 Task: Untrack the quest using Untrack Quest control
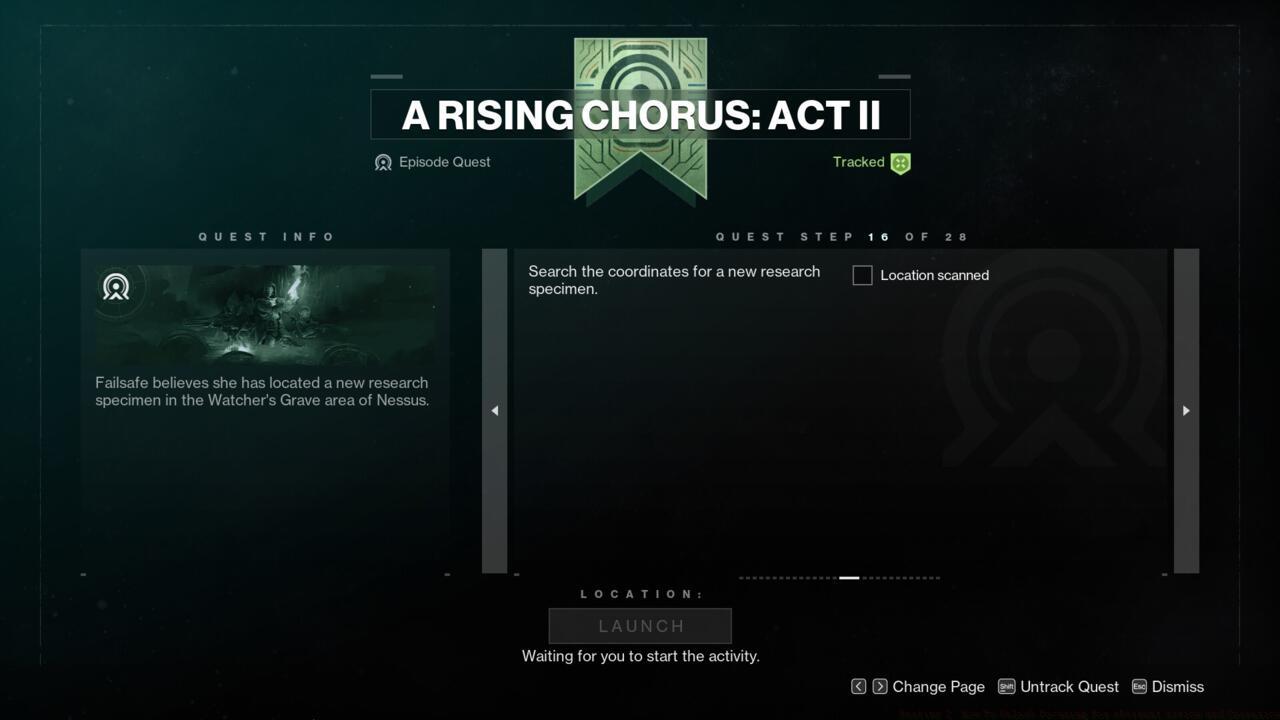click(x=1070, y=687)
